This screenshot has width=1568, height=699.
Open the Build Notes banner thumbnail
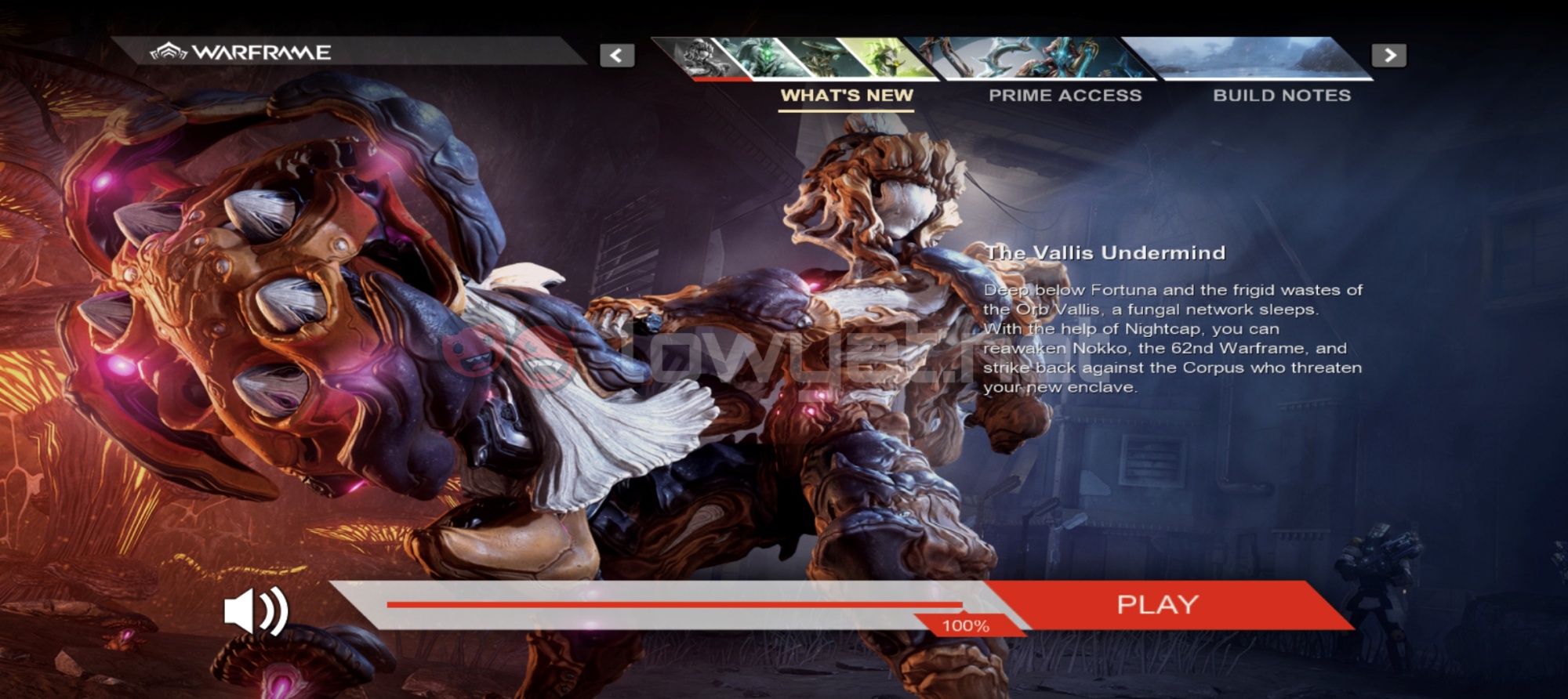point(1254,58)
